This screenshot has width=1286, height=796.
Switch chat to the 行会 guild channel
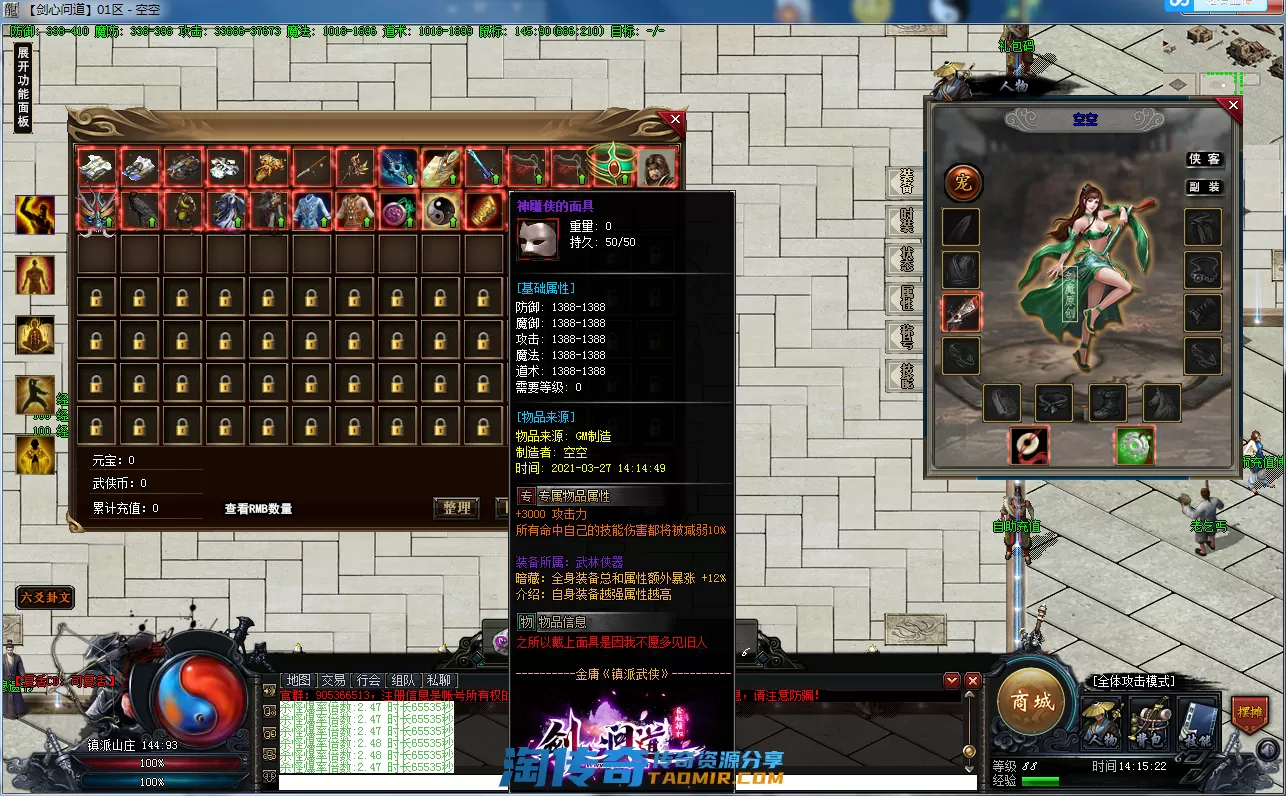tap(368, 680)
